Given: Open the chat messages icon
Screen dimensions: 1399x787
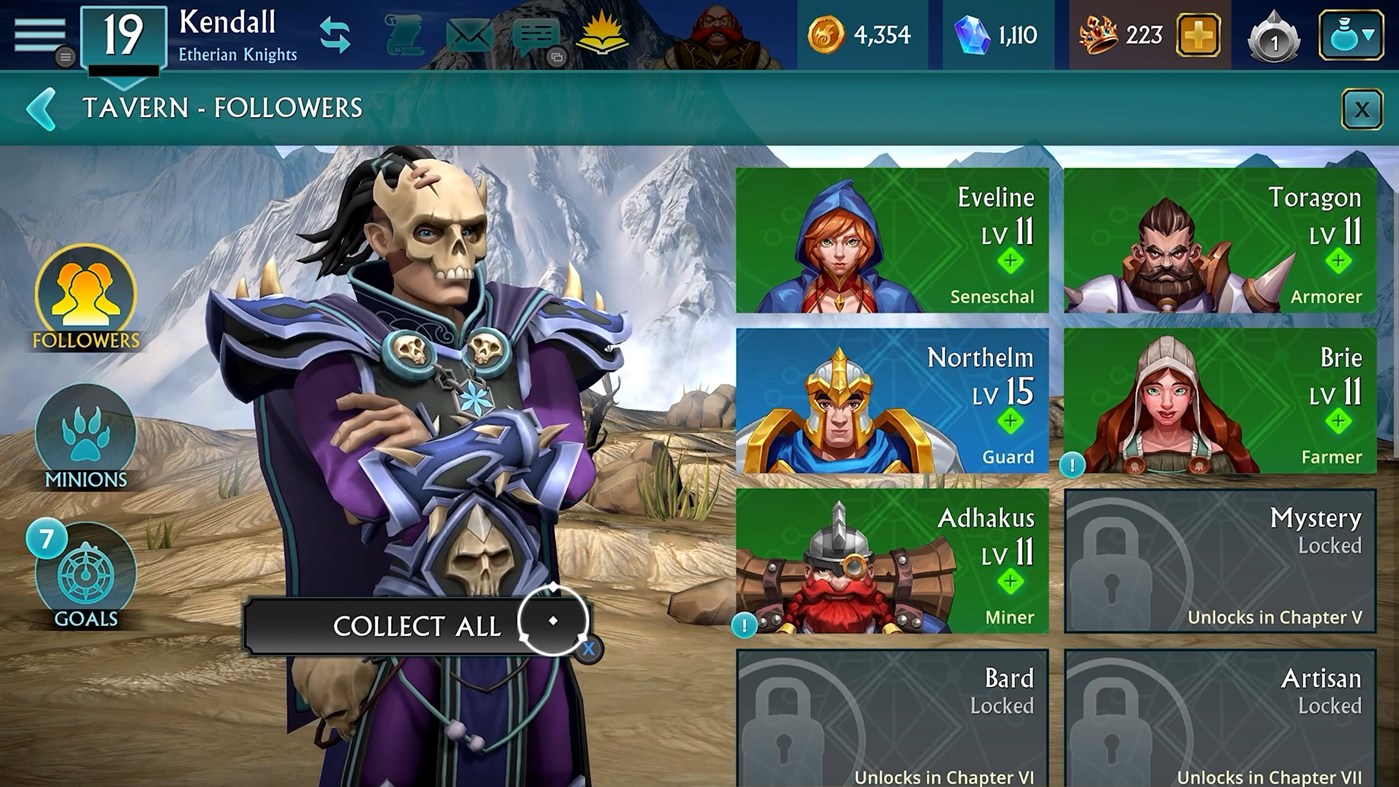Looking at the screenshot, I should point(537,33).
